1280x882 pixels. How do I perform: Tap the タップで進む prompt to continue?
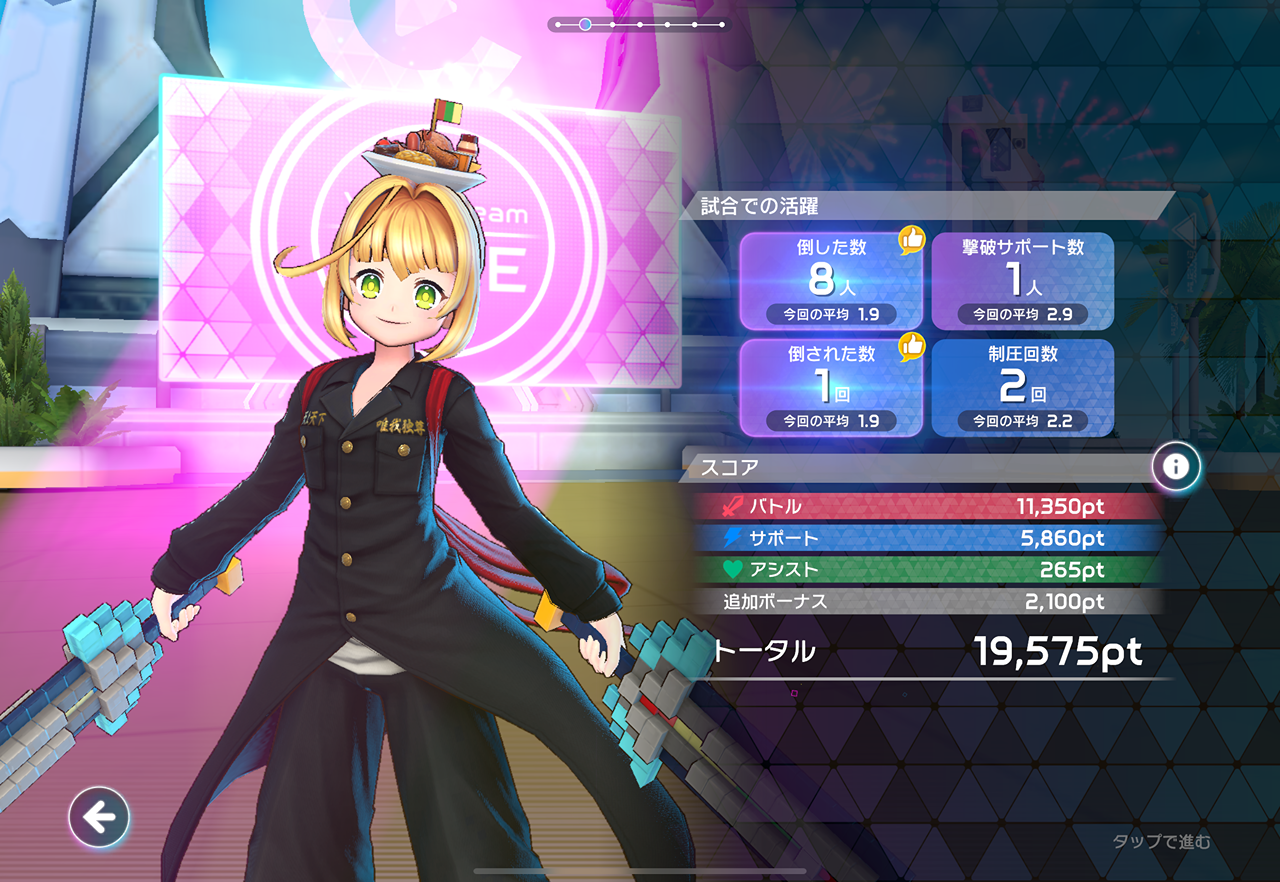(x=1161, y=842)
